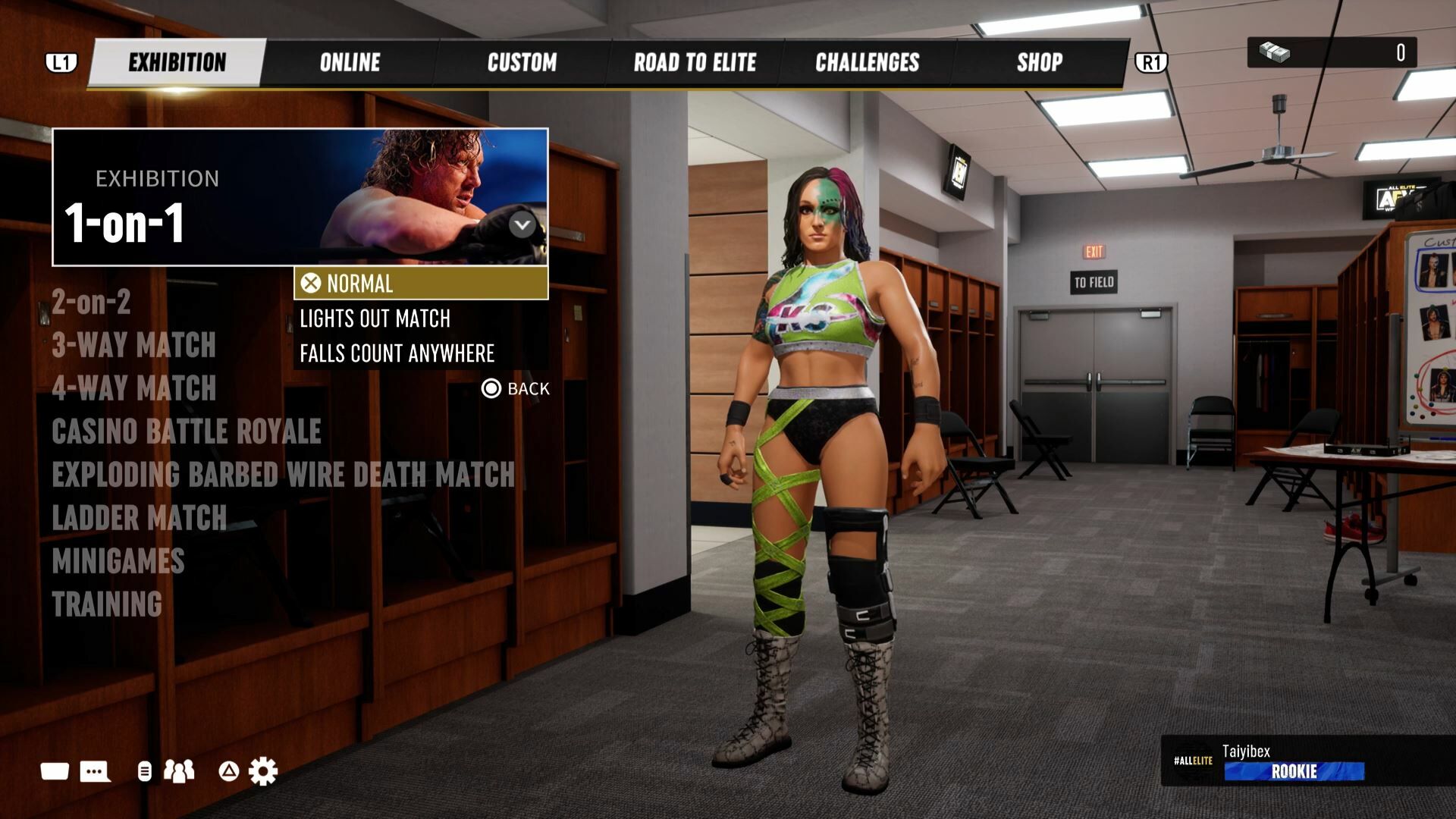Select Ladder Match entry

(139, 518)
